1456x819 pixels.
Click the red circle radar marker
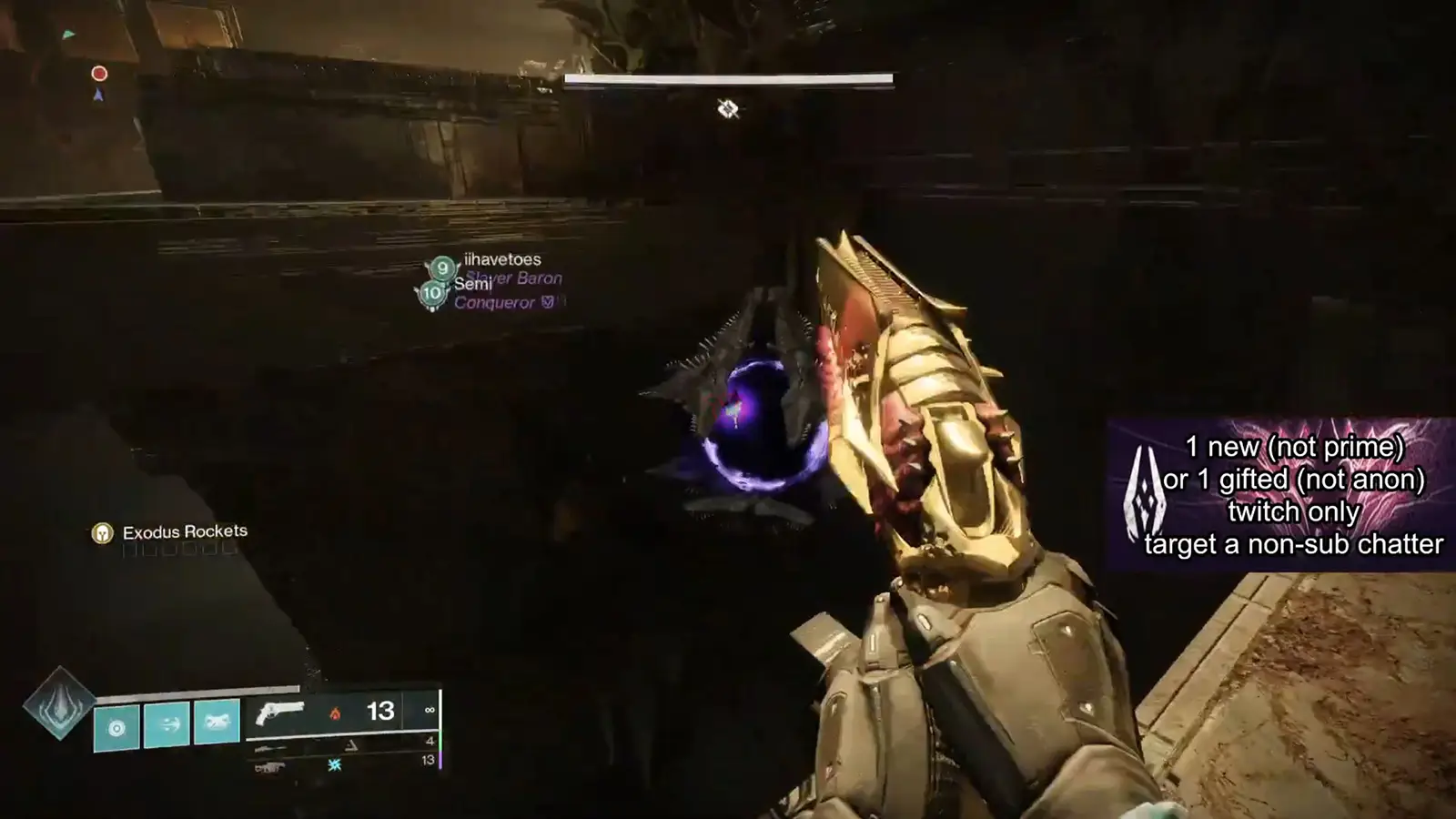click(99, 73)
